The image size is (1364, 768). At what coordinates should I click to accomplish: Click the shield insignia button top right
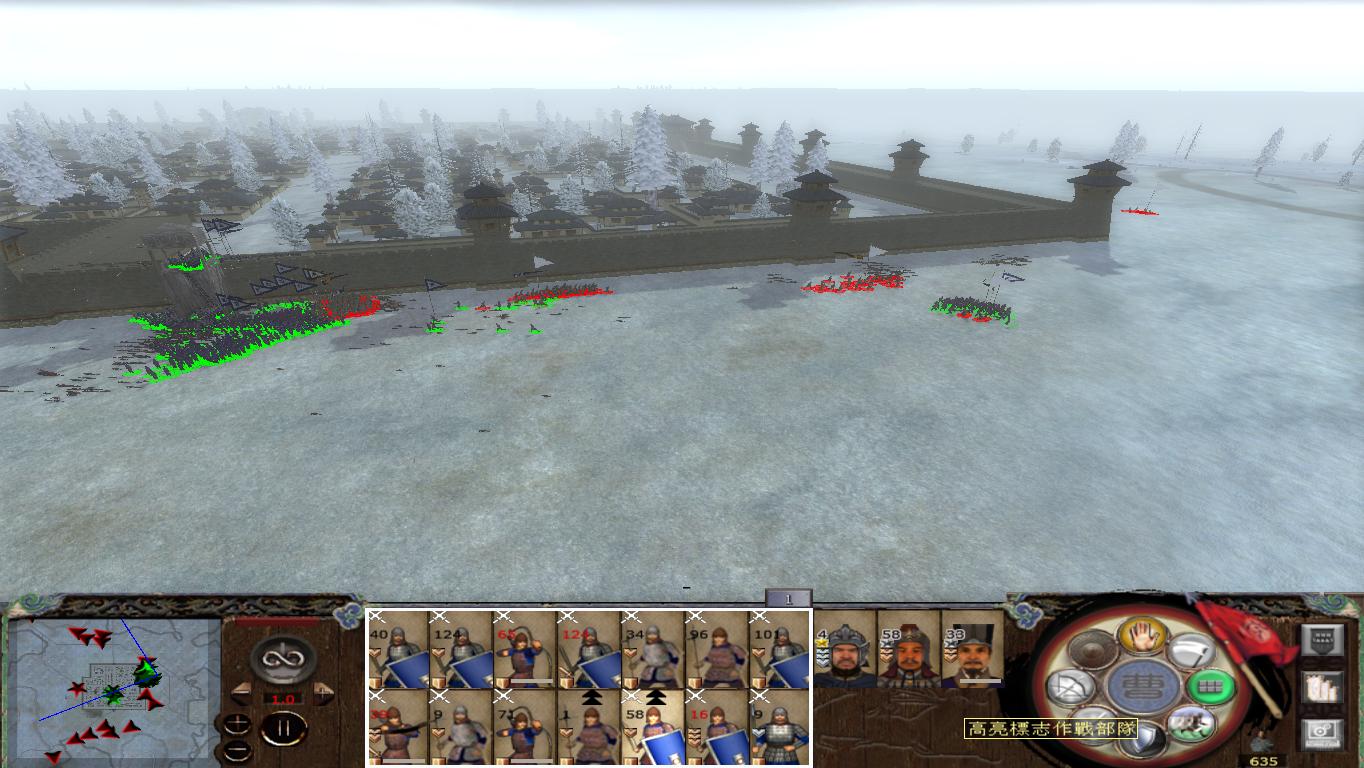pyautogui.click(x=1323, y=639)
